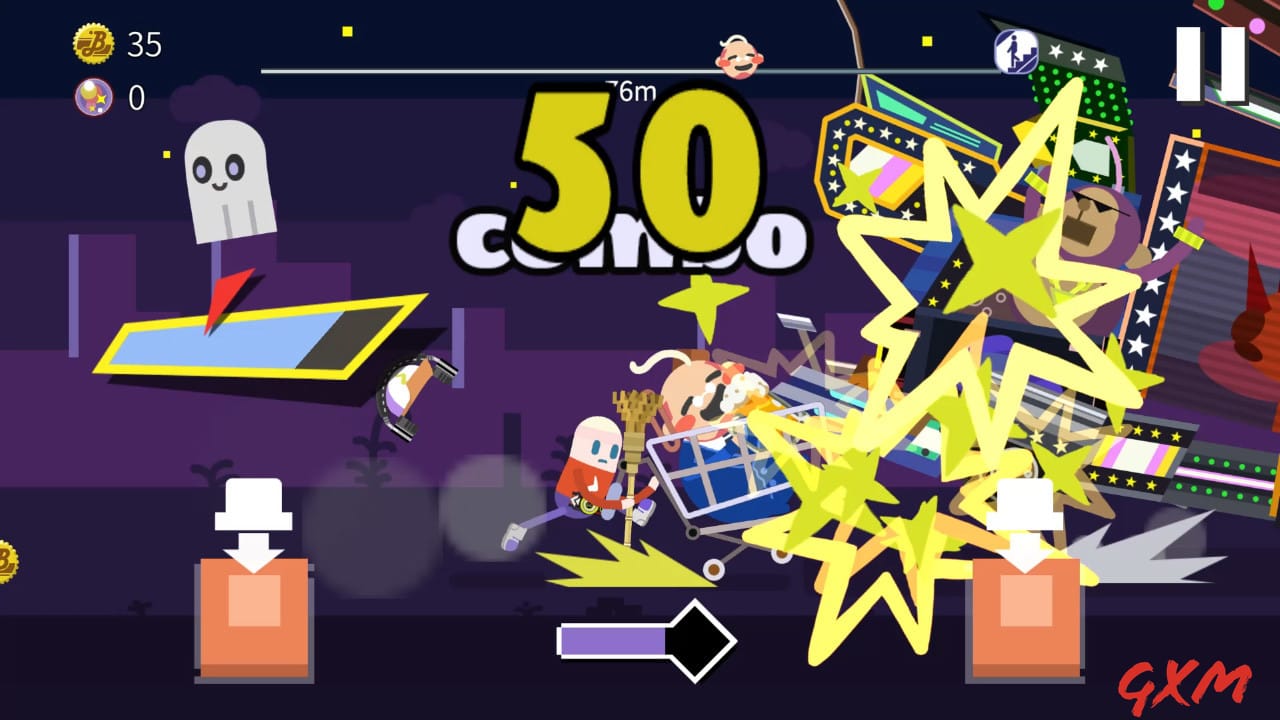
Task: Tap the smiling baby face progress marker
Action: point(737,56)
